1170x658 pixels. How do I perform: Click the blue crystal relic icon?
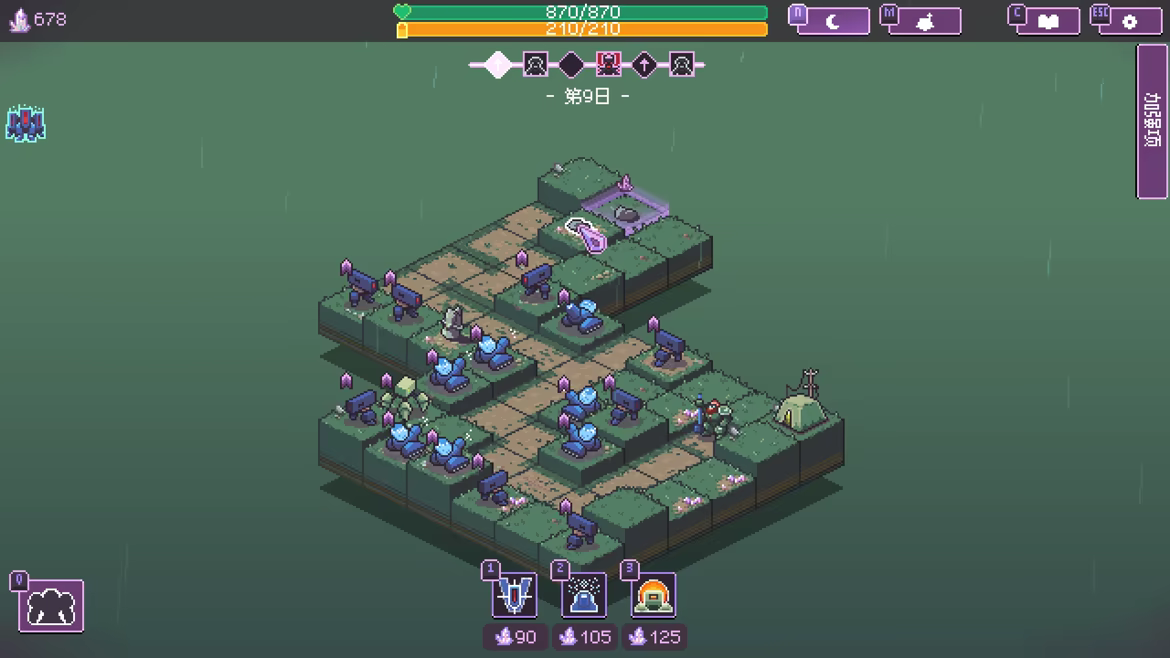click(x=25, y=124)
